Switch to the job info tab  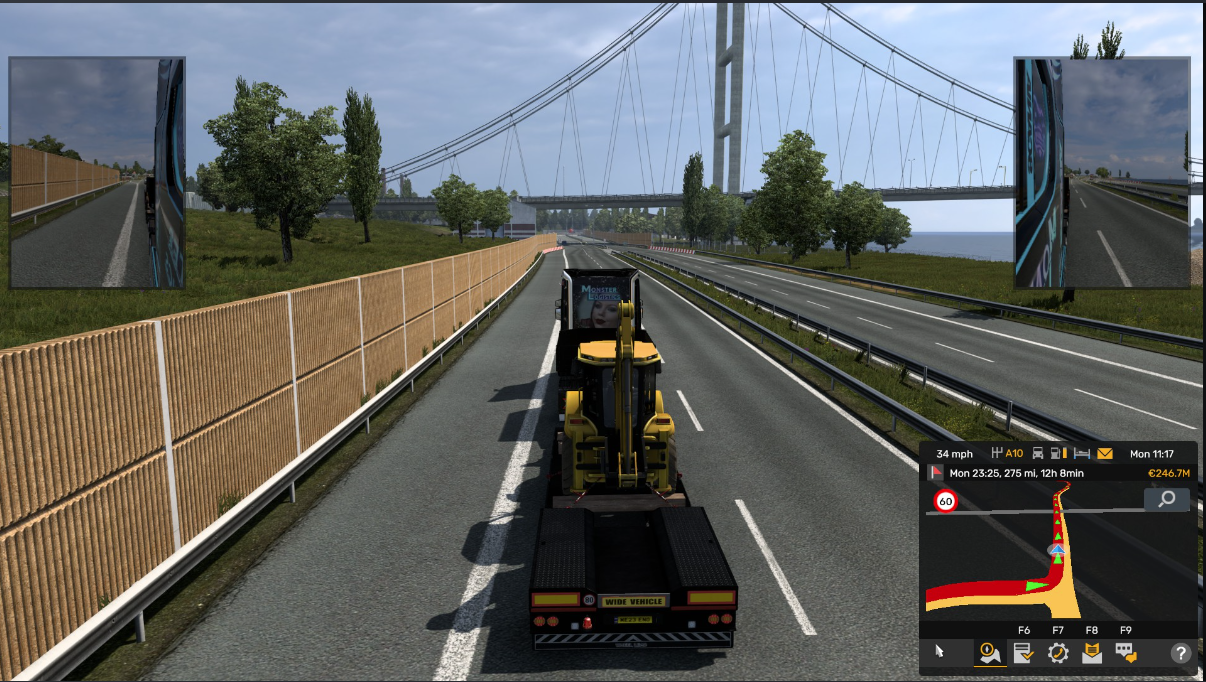tap(1023, 654)
